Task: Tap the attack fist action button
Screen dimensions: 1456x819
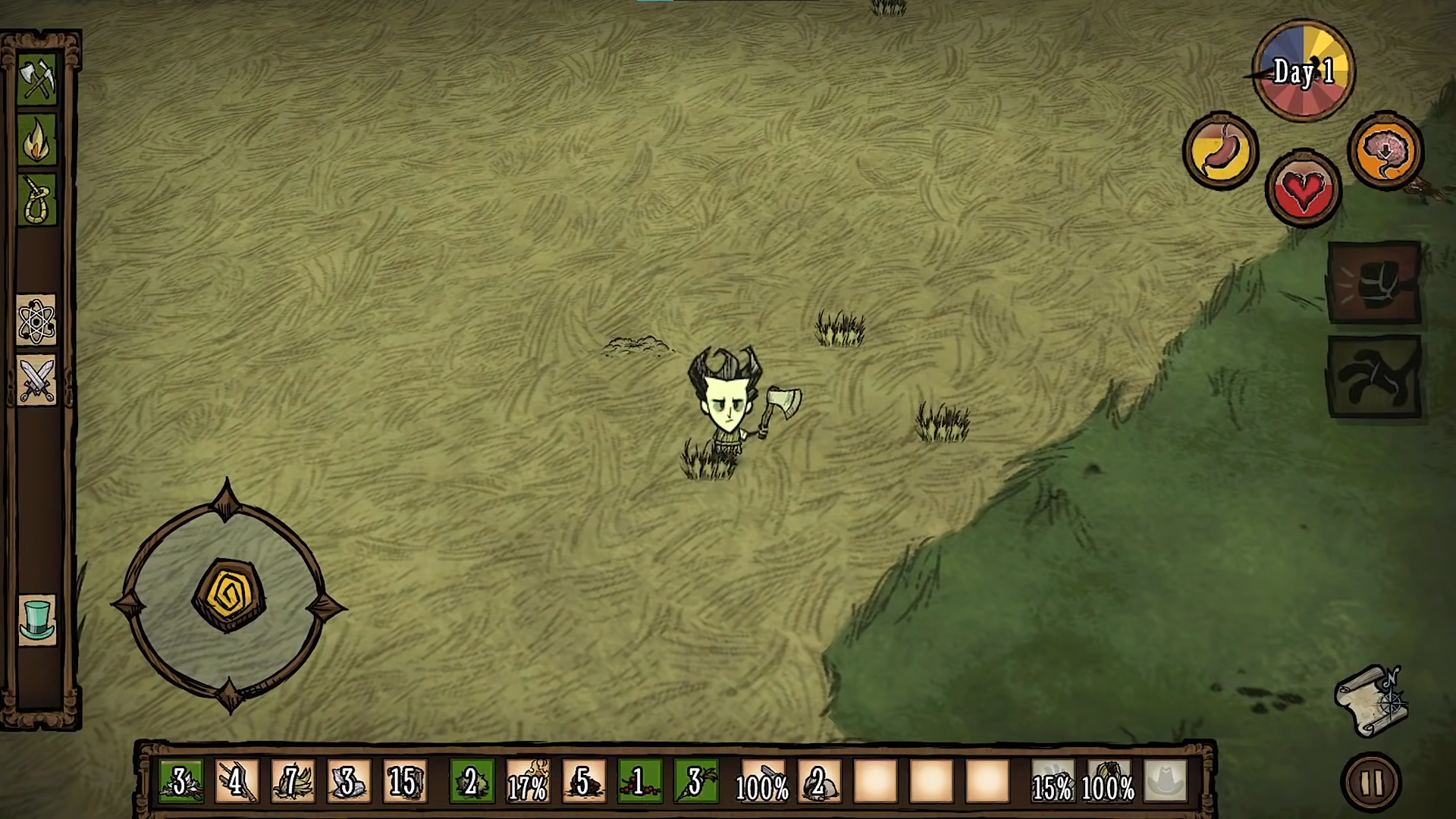Action: pyautogui.click(x=1374, y=283)
